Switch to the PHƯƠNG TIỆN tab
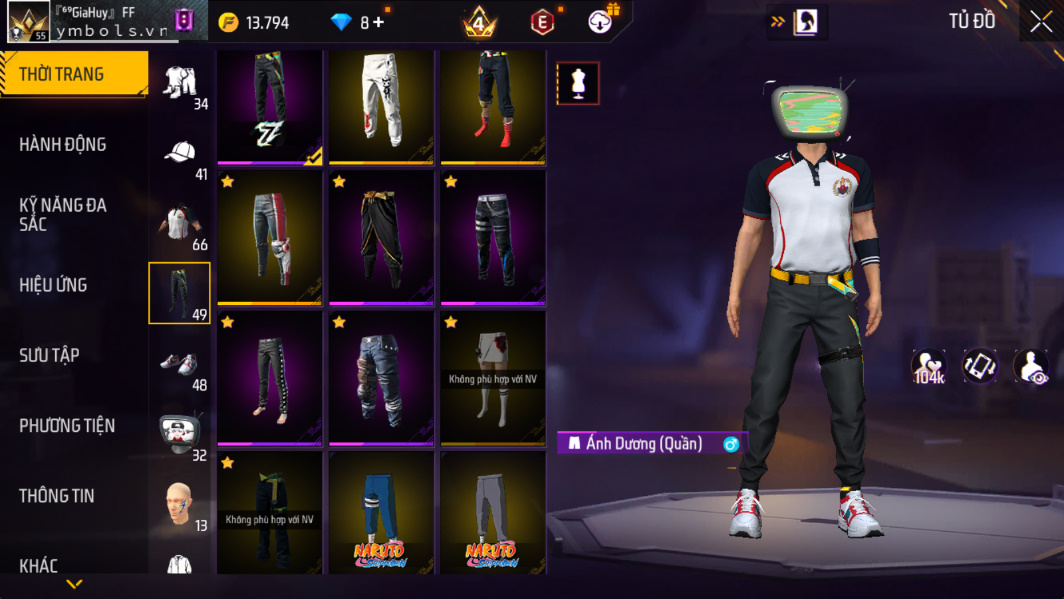This screenshot has width=1064, height=599. coord(67,426)
